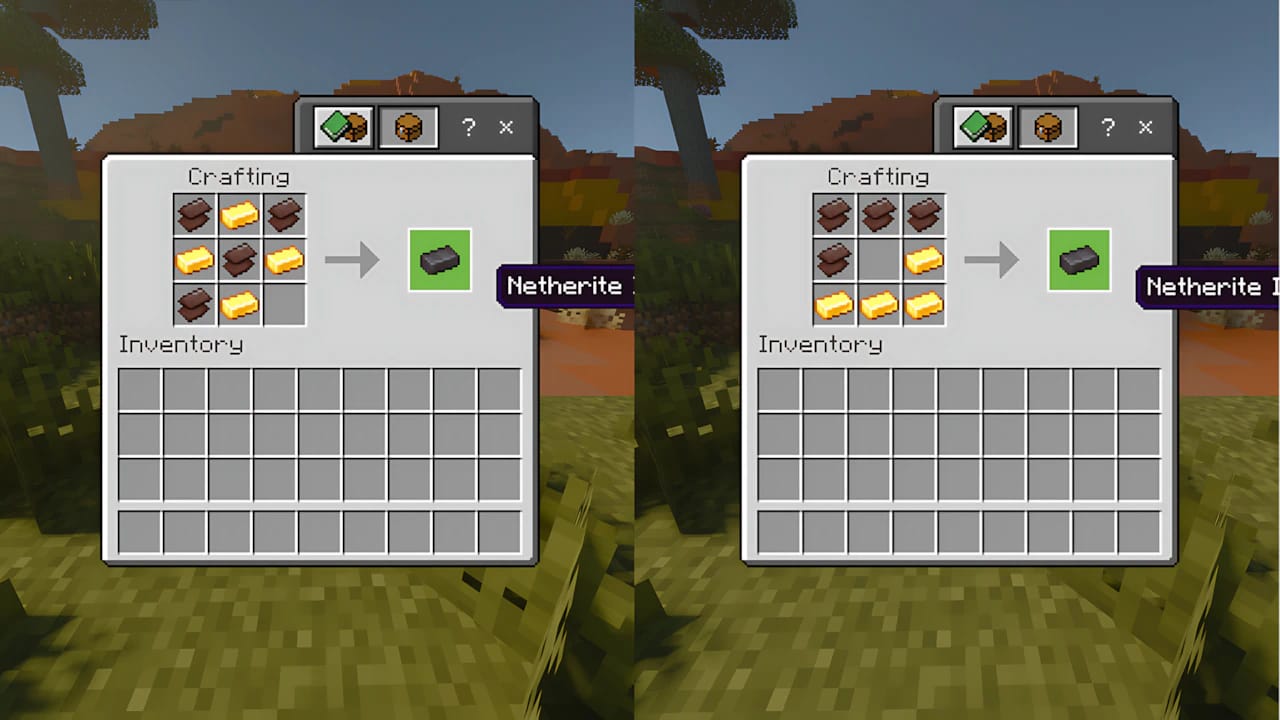Select the recipe book tab icon
This screenshot has height=720, width=1280.
(x=343, y=127)
